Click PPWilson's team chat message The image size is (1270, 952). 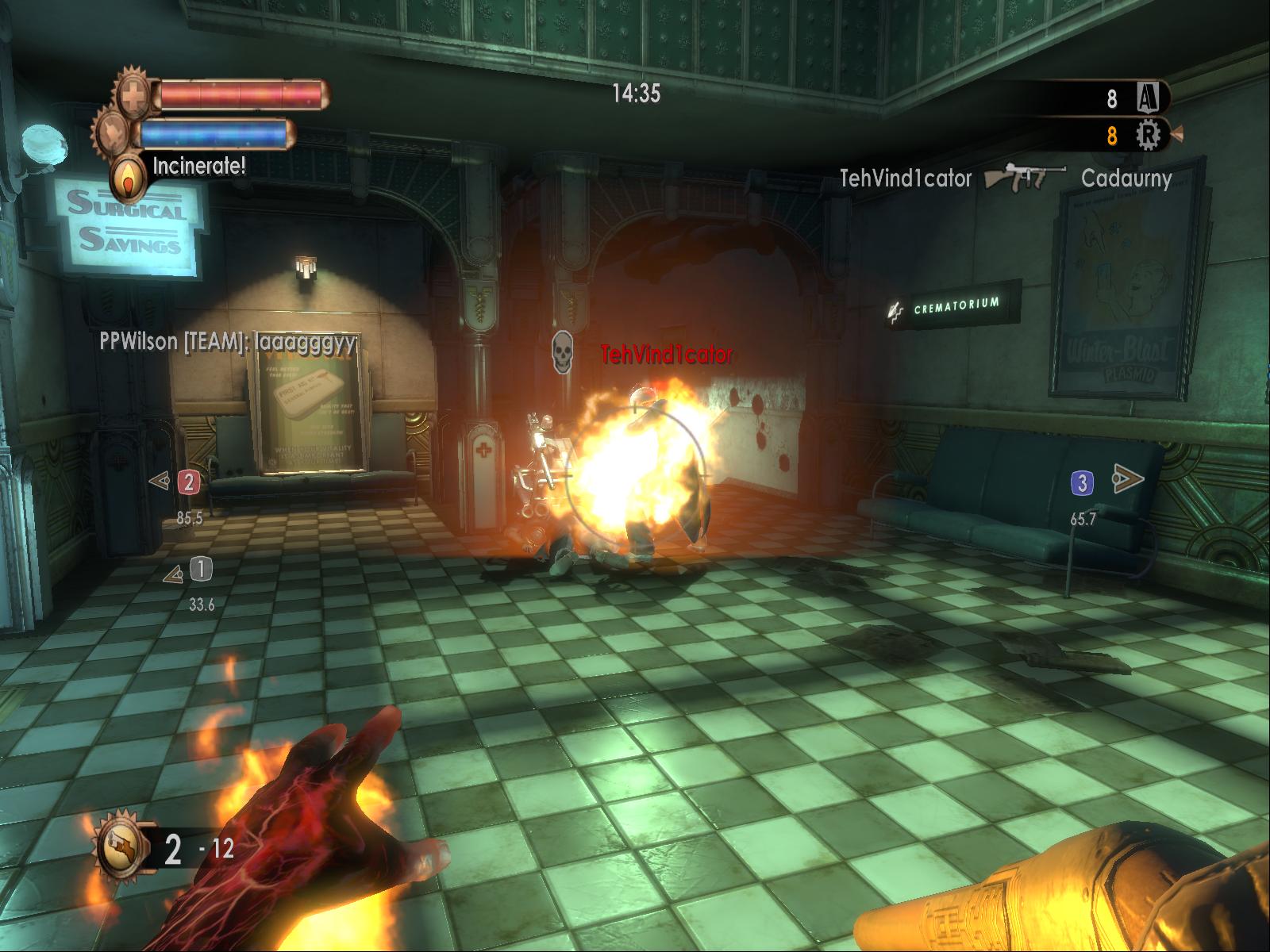228,342
